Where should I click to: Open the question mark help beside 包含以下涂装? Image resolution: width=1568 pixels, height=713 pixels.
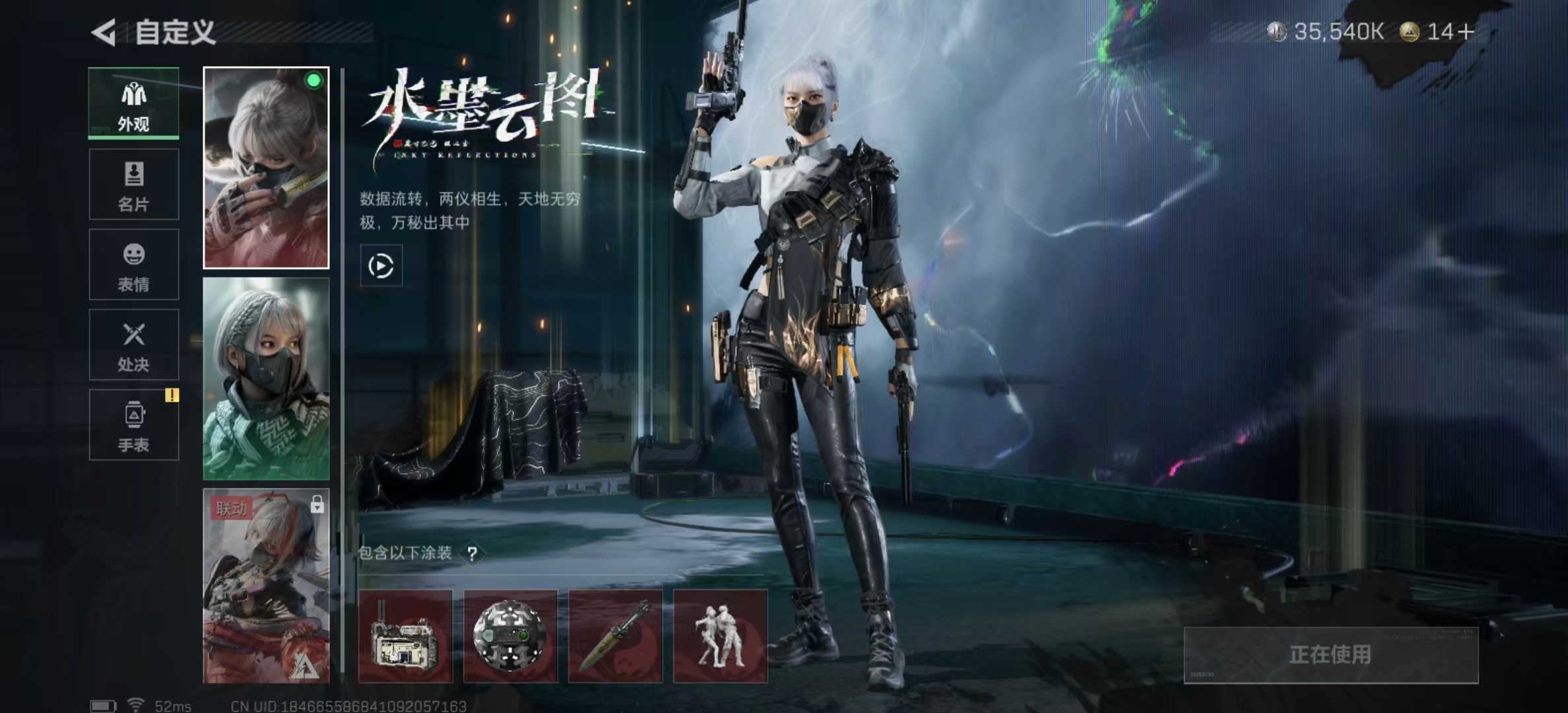click(x=472, y=553)
